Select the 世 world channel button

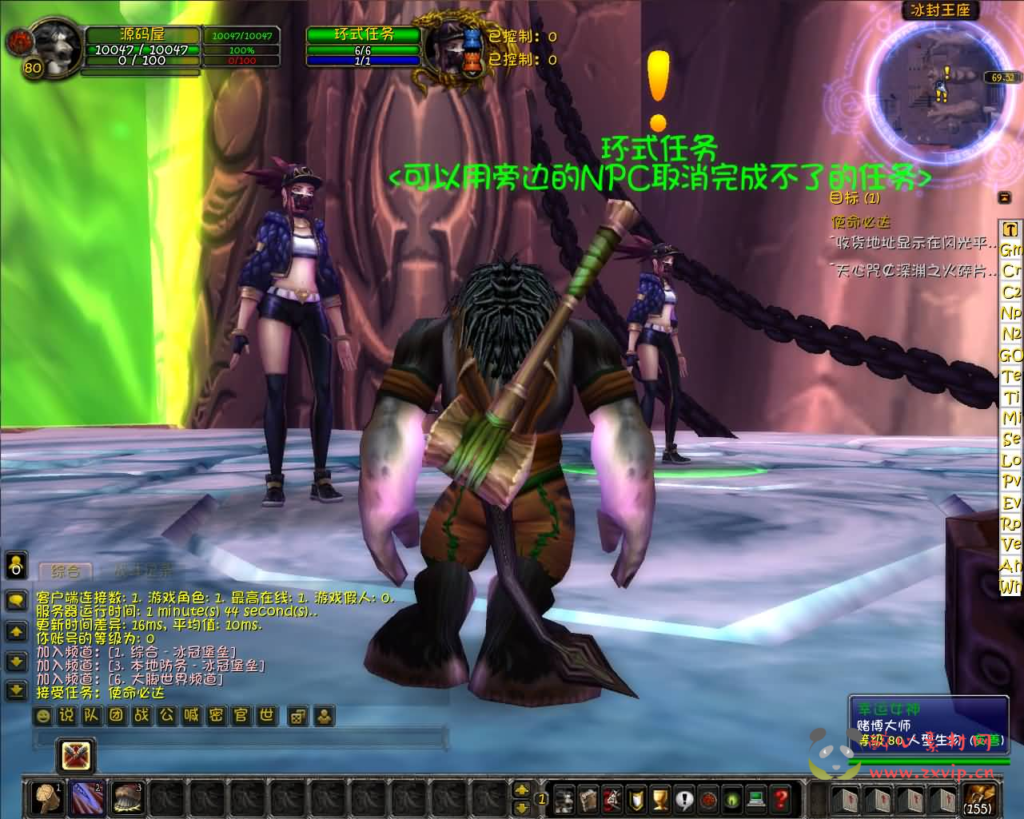click(266, 716)
